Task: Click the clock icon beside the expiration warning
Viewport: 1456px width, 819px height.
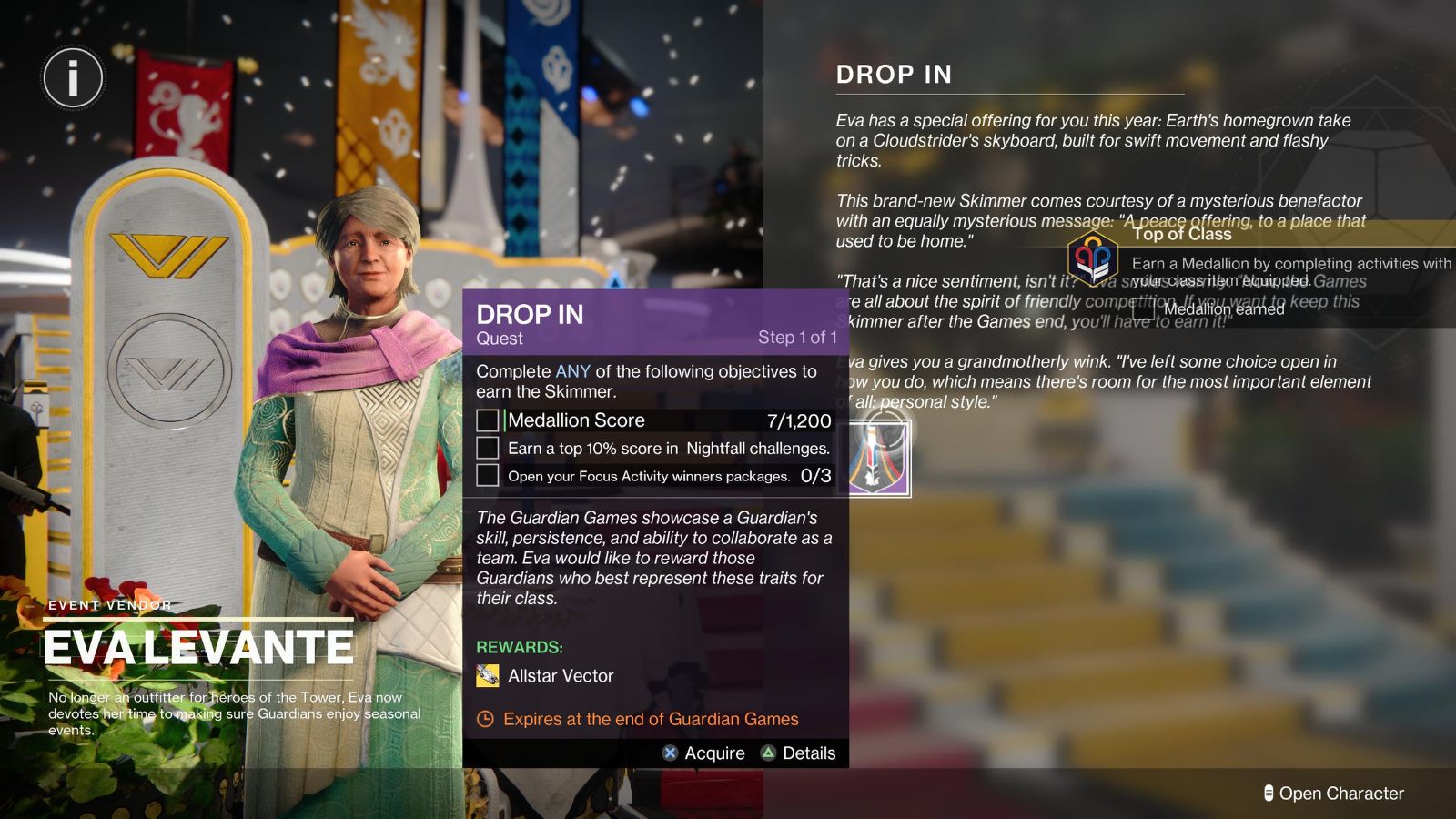Action: [483, 719]
